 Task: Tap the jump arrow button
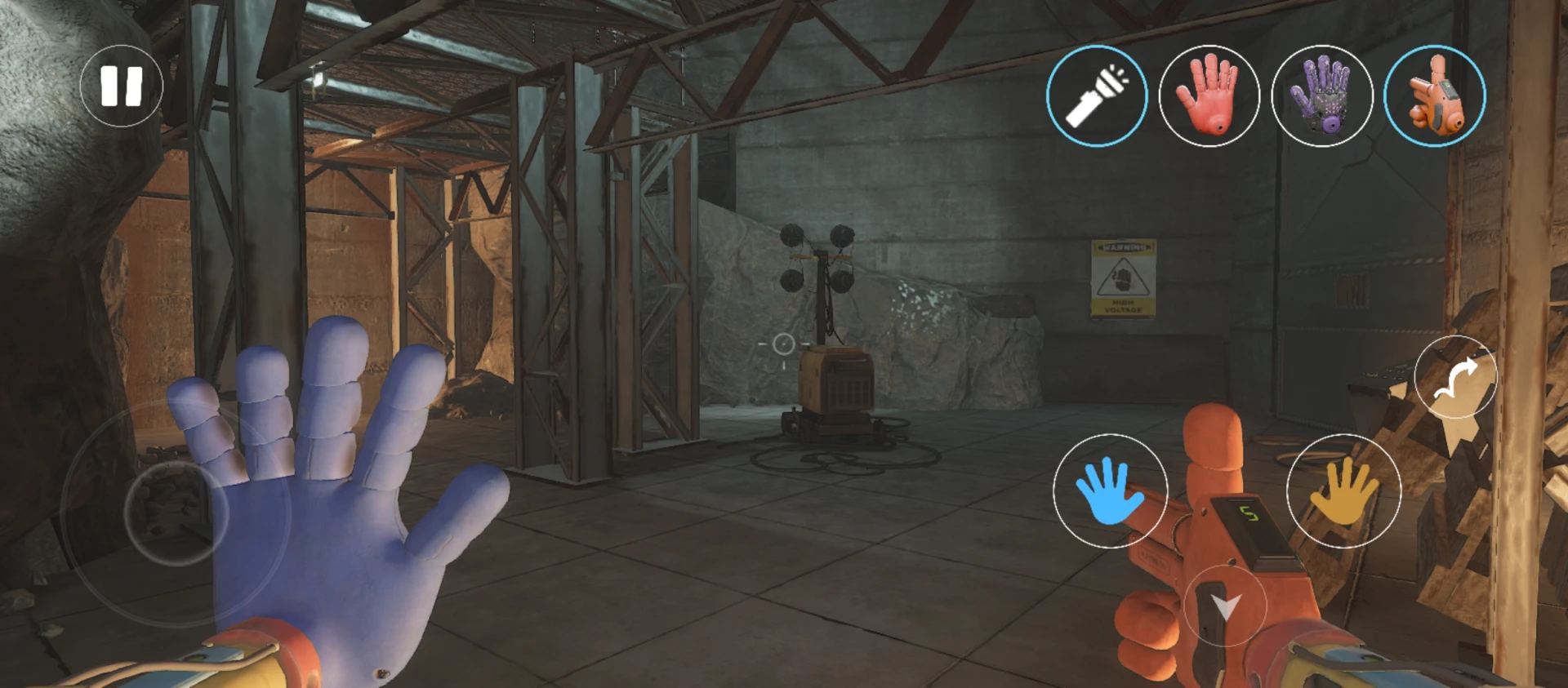click(1455, 377)
